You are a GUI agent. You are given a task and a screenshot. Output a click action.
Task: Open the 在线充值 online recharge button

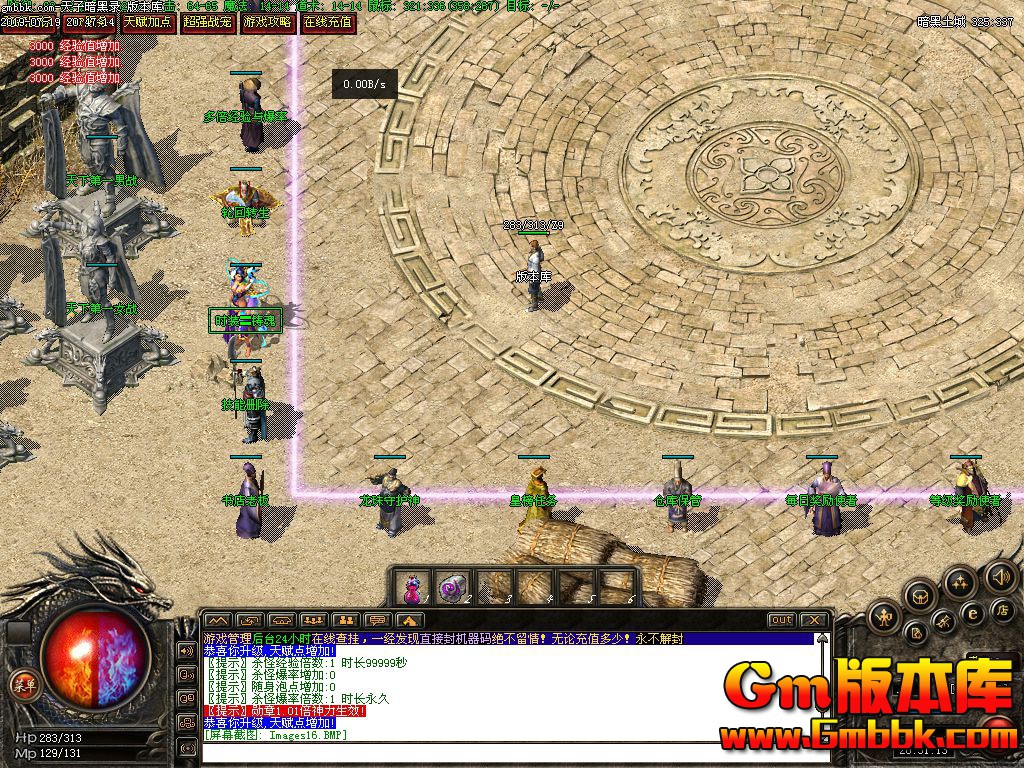coord(328,20)
